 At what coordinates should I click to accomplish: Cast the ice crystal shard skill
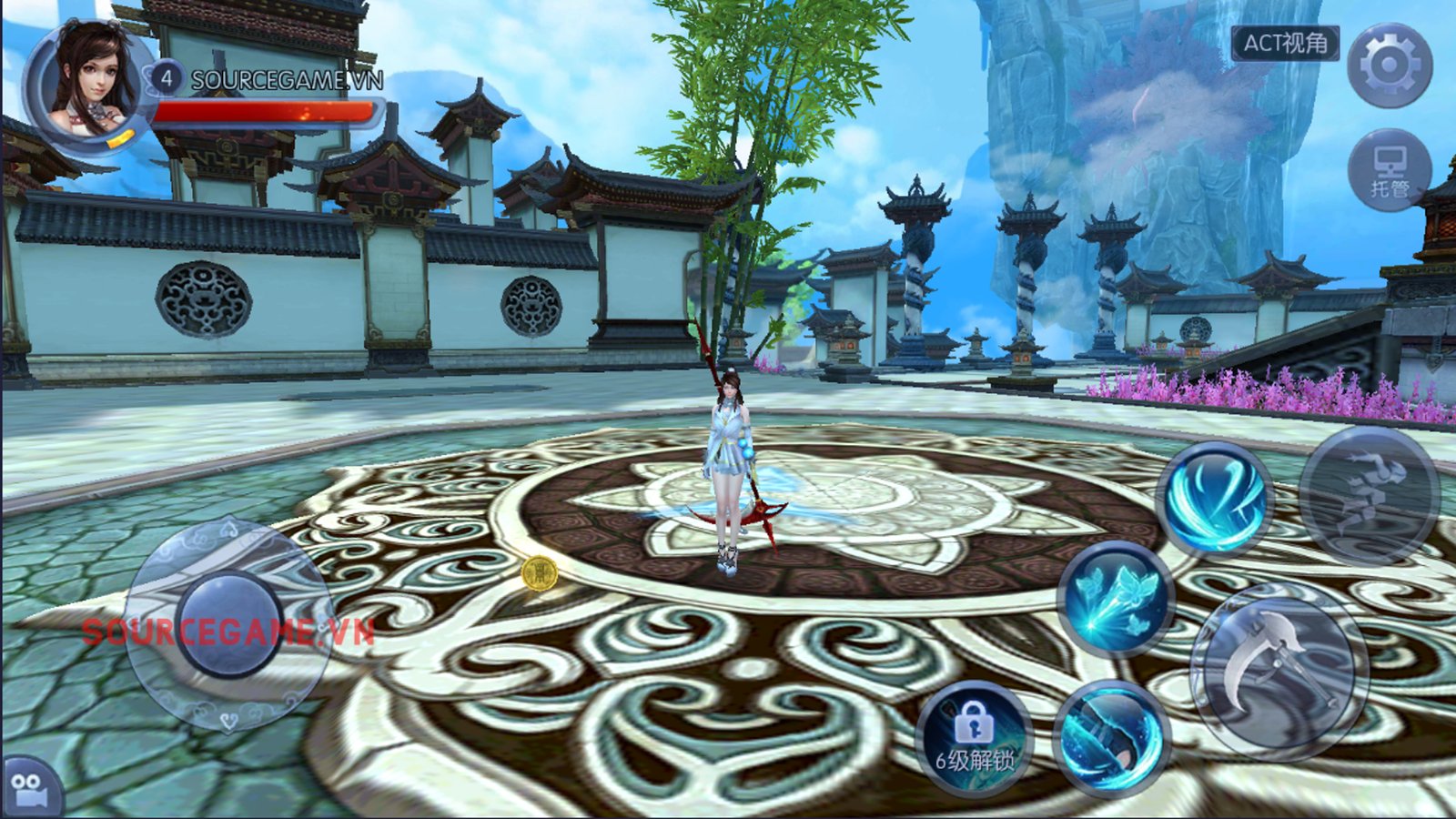coord(1116,599)
